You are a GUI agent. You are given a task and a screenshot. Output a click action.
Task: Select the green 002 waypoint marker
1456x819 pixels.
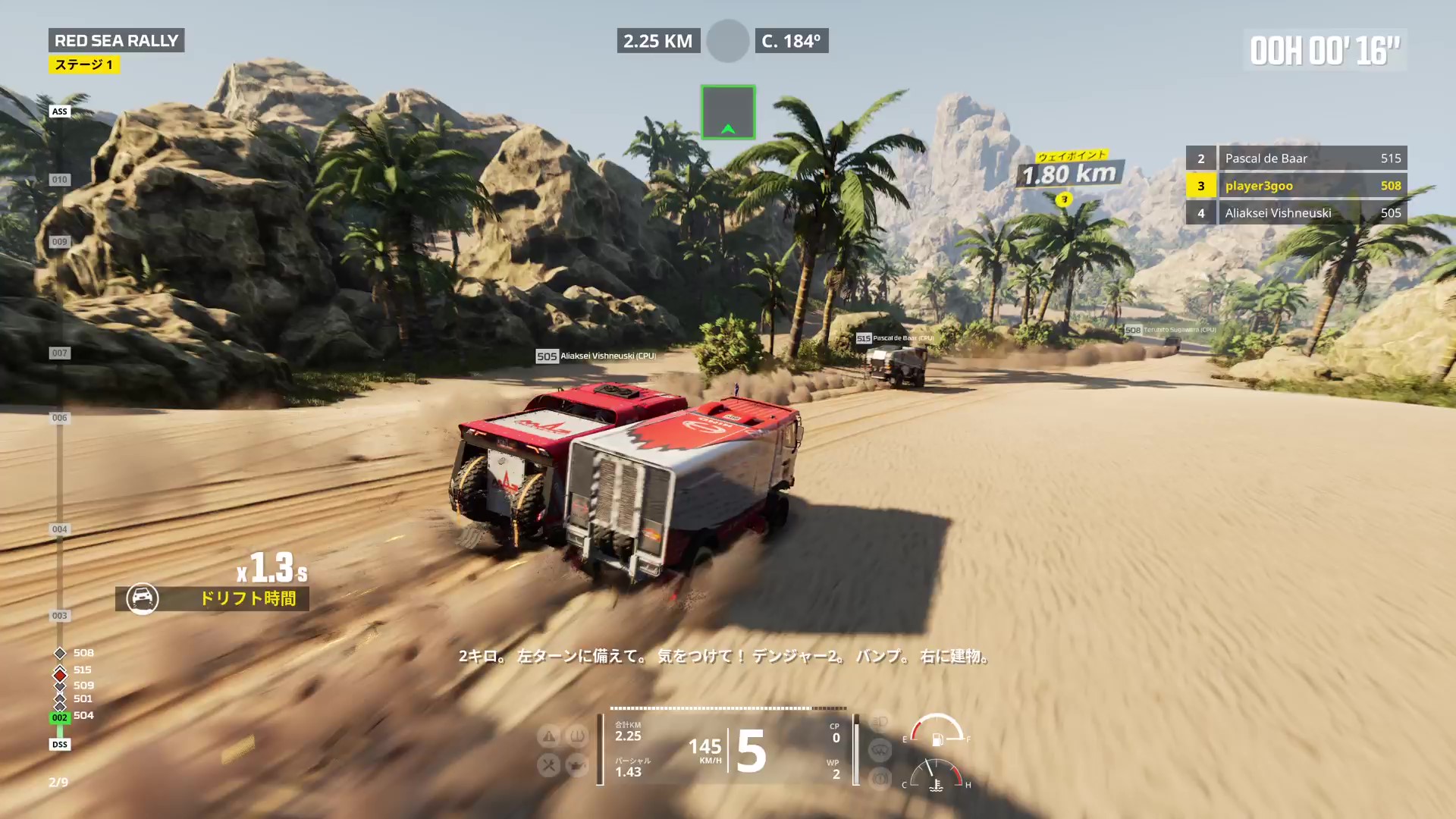click(x=59, y=717)
